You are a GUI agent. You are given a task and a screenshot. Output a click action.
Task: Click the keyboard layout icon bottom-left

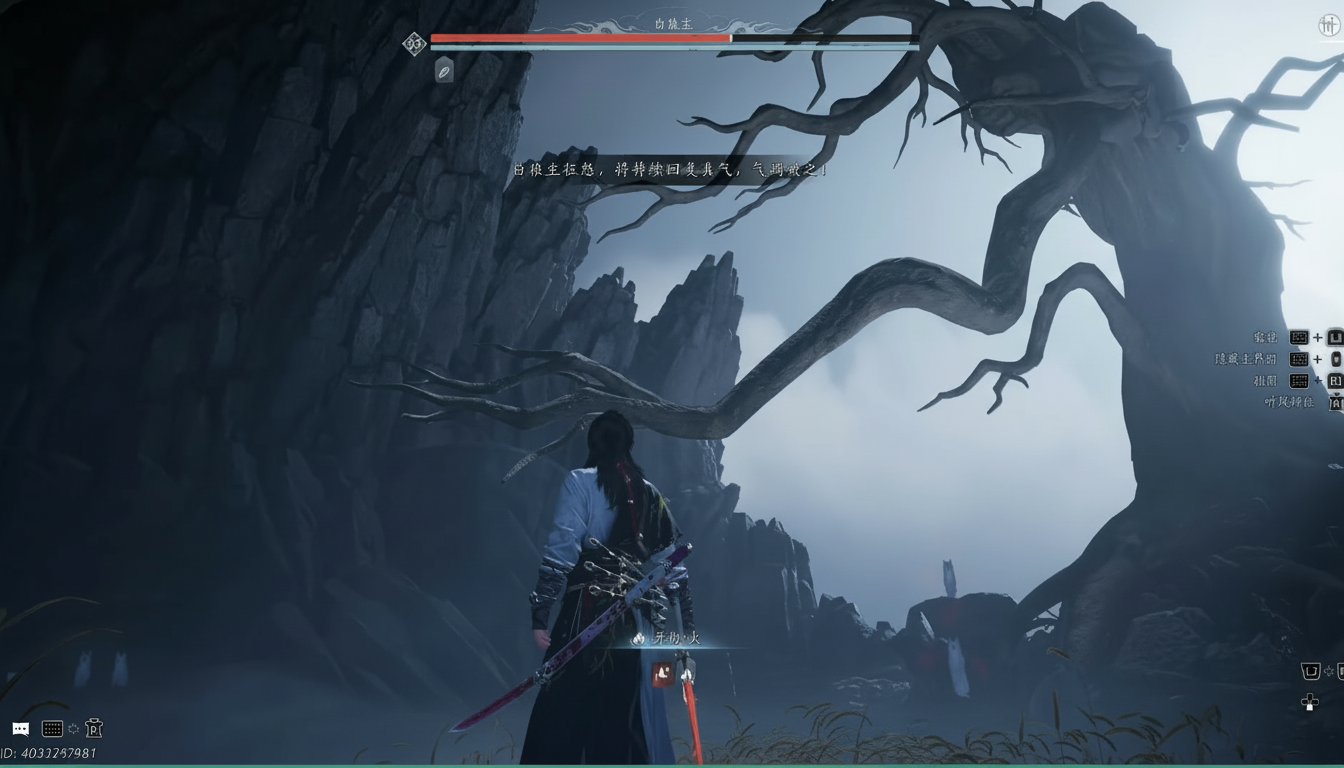click(52, 728)
